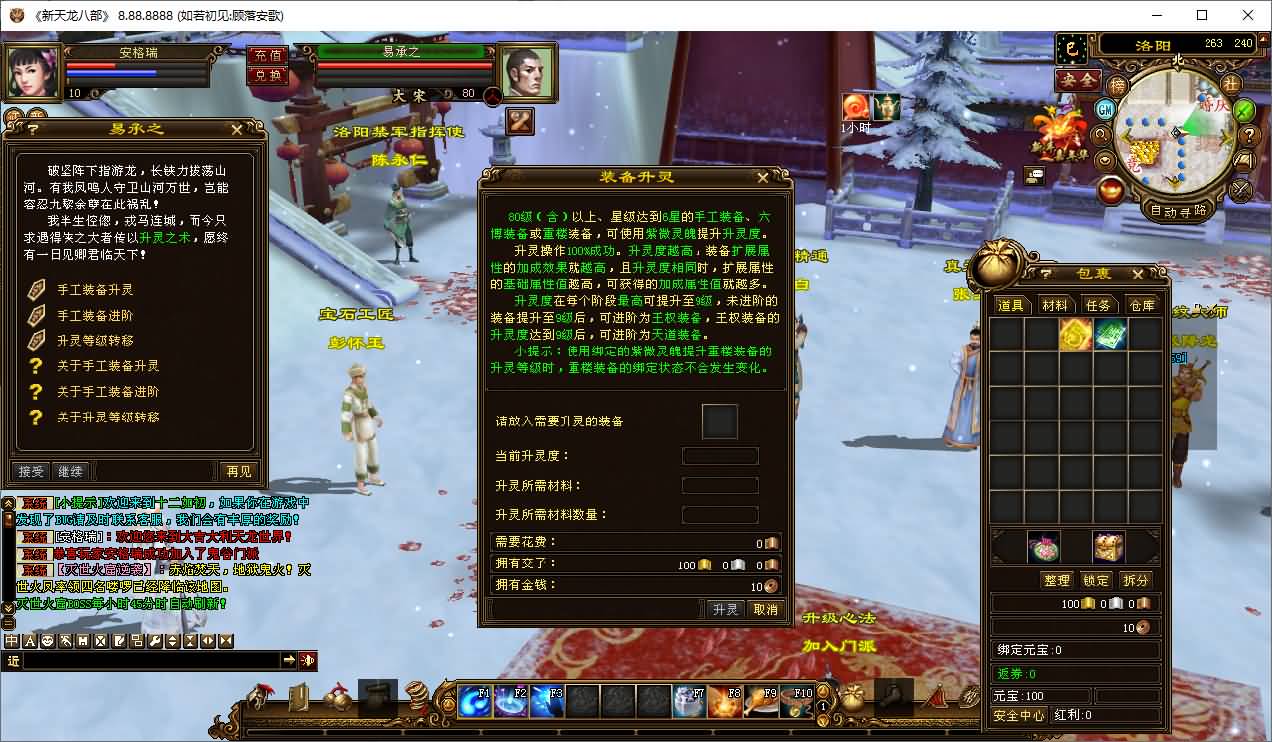The width and height of the screenshot is (1272, 742).
Task: Cancel the upgrade with 取消
Action: 765,609
